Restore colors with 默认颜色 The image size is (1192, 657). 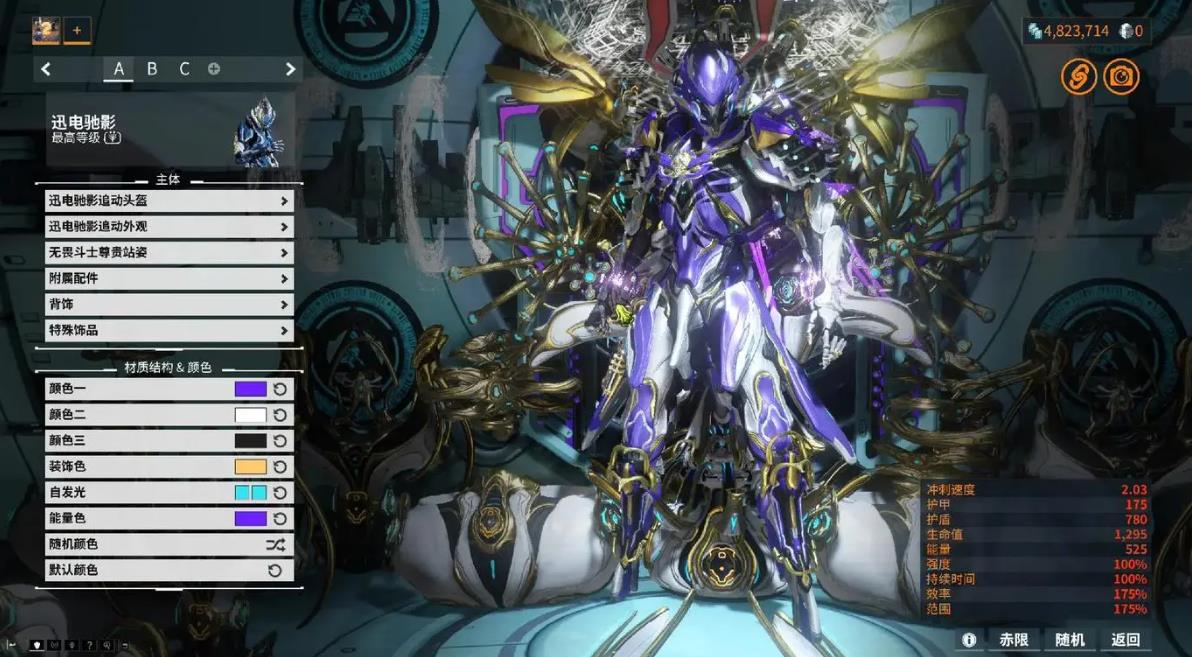(x=168, y=571)
